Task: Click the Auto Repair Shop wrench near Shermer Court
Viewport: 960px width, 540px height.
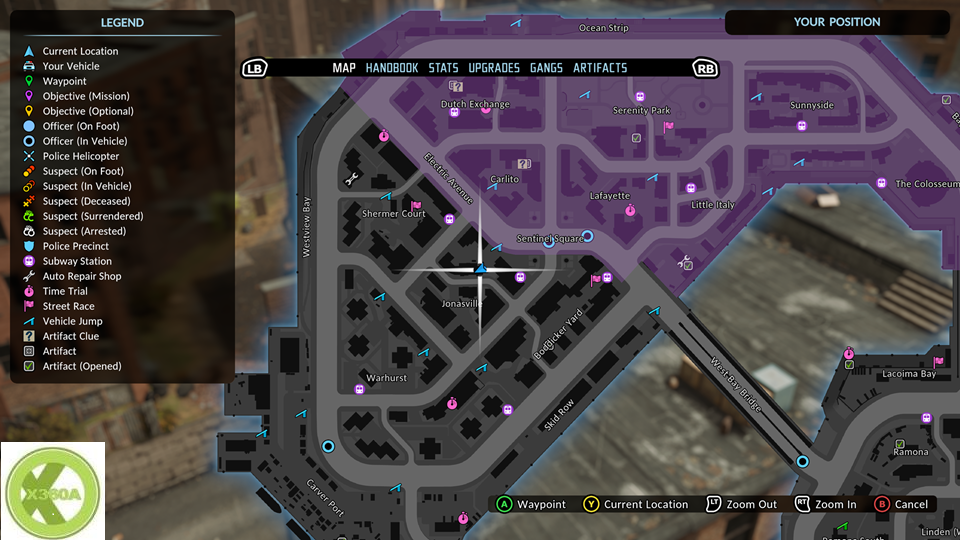Action: point(352,180)
